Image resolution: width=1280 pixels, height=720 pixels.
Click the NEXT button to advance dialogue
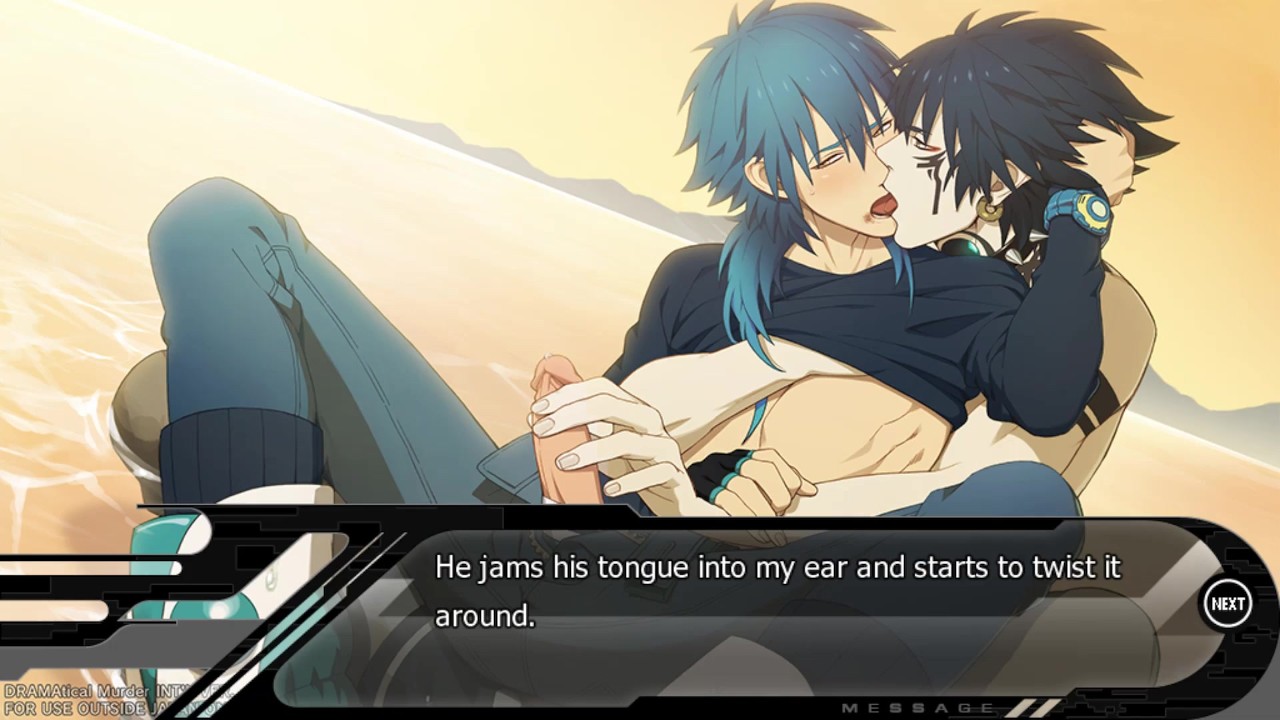(x=1227, y=603)
